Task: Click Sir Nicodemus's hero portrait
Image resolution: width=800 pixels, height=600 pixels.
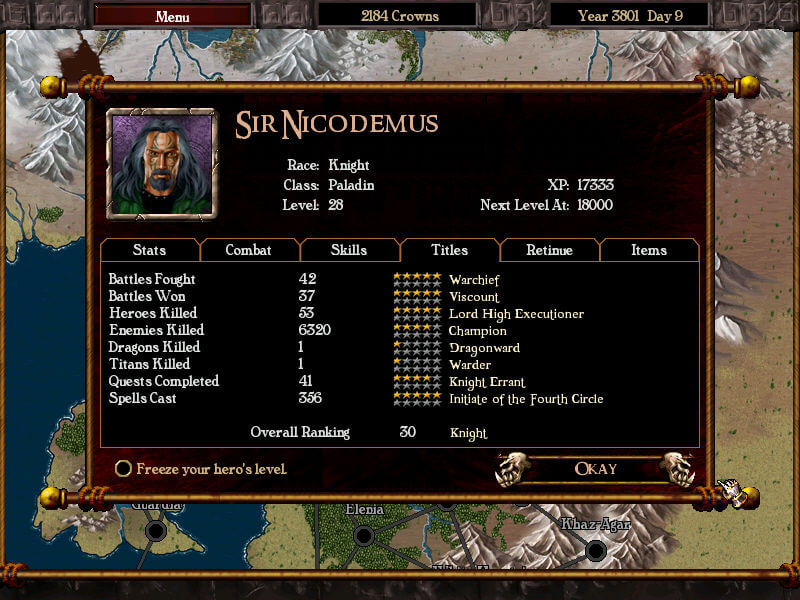Action: (161, 163)
